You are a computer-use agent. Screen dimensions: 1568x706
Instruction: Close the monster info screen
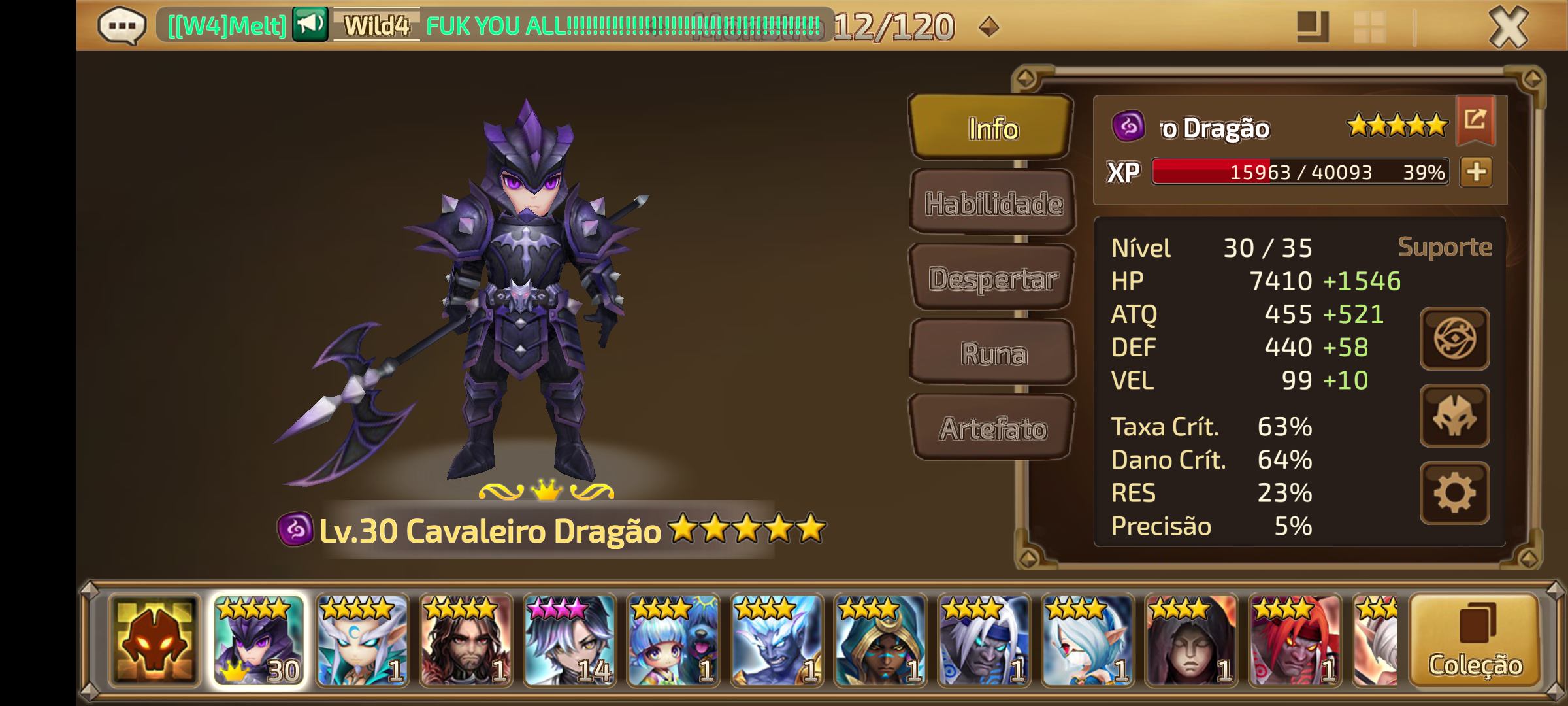coord(1508,27)
